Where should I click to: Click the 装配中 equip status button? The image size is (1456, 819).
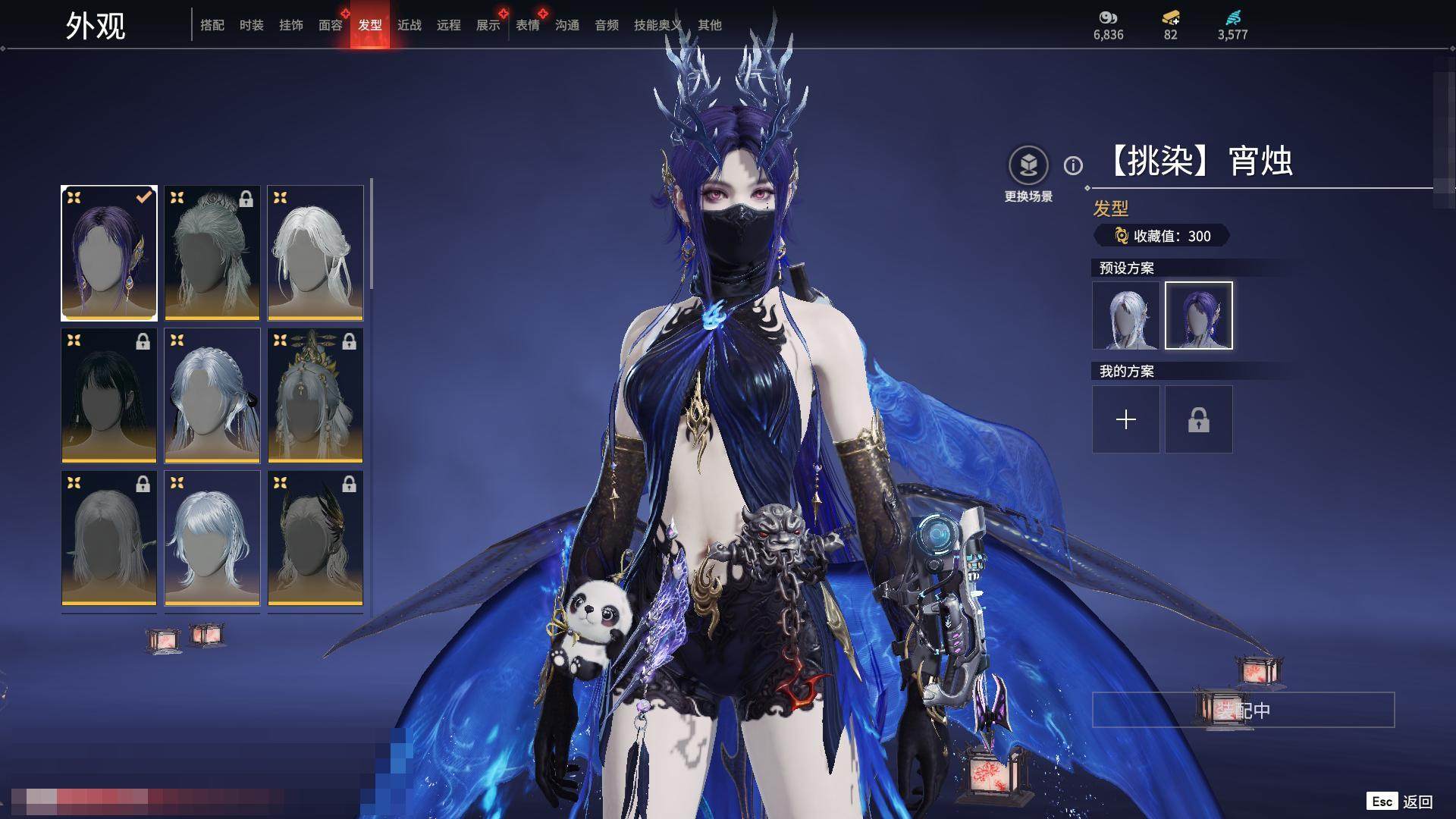(x=1243, y=710)
